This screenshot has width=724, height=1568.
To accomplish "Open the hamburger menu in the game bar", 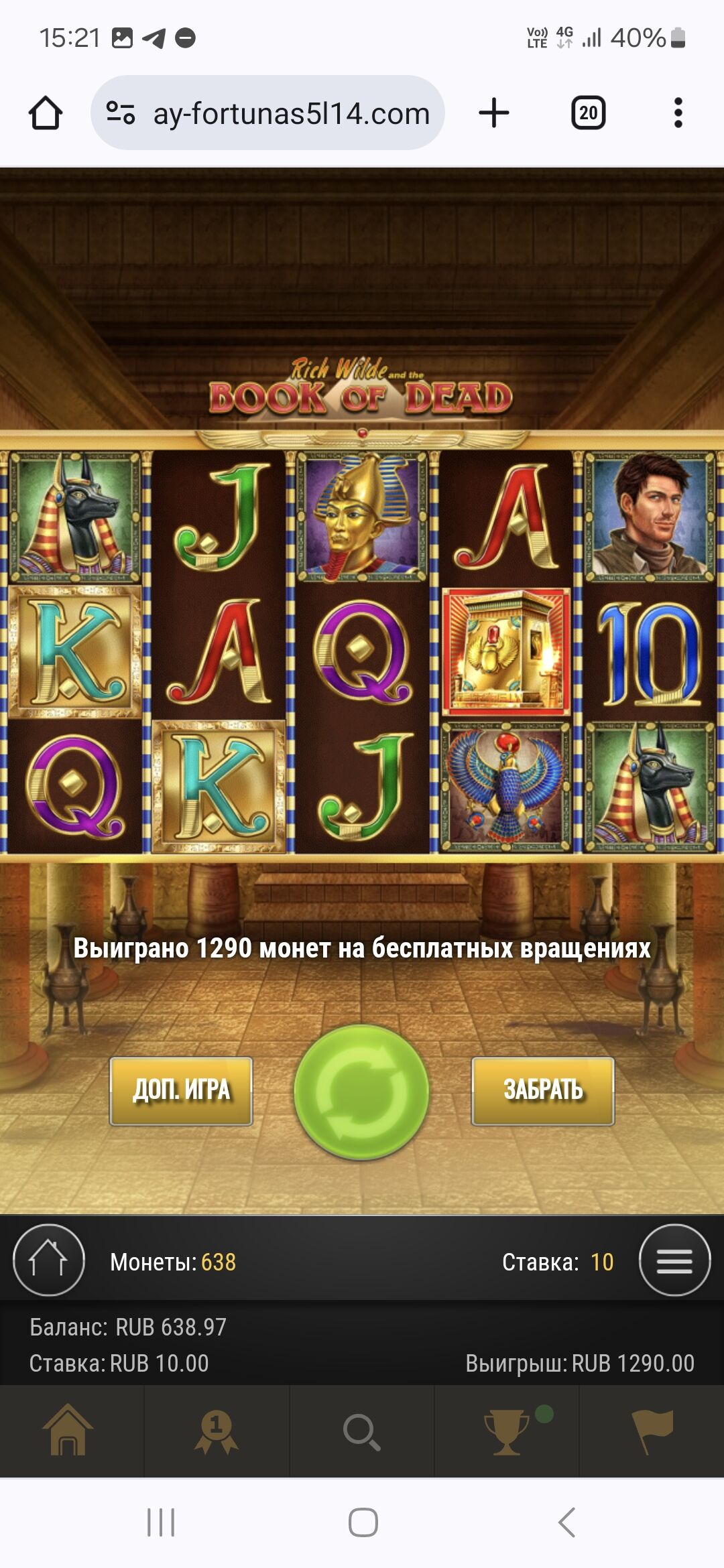I will (x=674, y=1260).
